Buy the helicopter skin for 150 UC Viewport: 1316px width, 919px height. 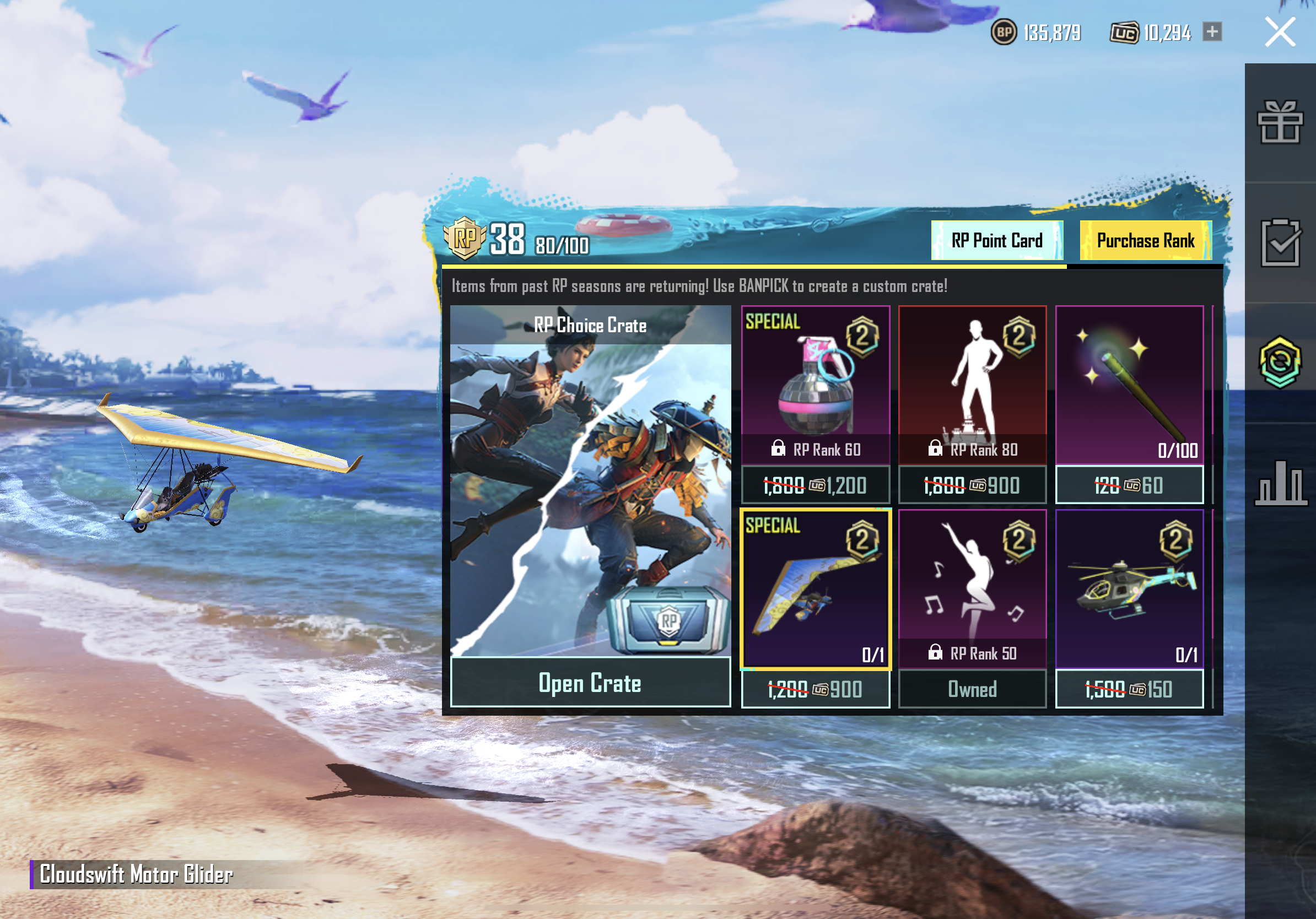(x=1129, y=689)
